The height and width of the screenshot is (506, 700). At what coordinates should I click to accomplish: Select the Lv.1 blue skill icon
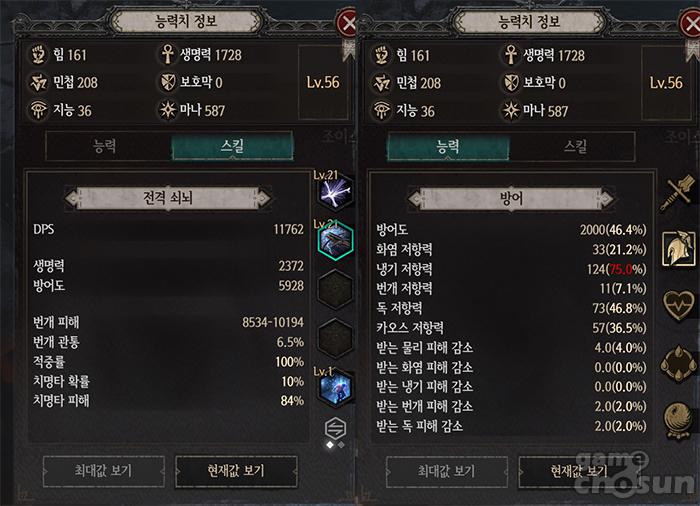[334, 387]
